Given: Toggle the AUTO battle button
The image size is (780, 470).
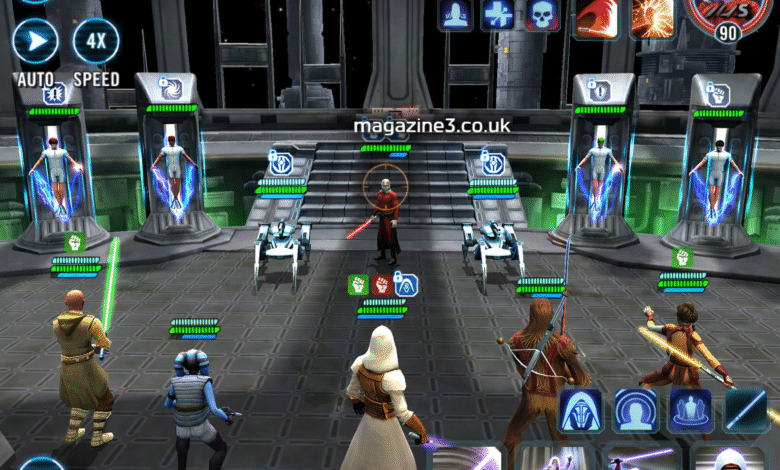Looking at the screenshot, I should [36, 42].
